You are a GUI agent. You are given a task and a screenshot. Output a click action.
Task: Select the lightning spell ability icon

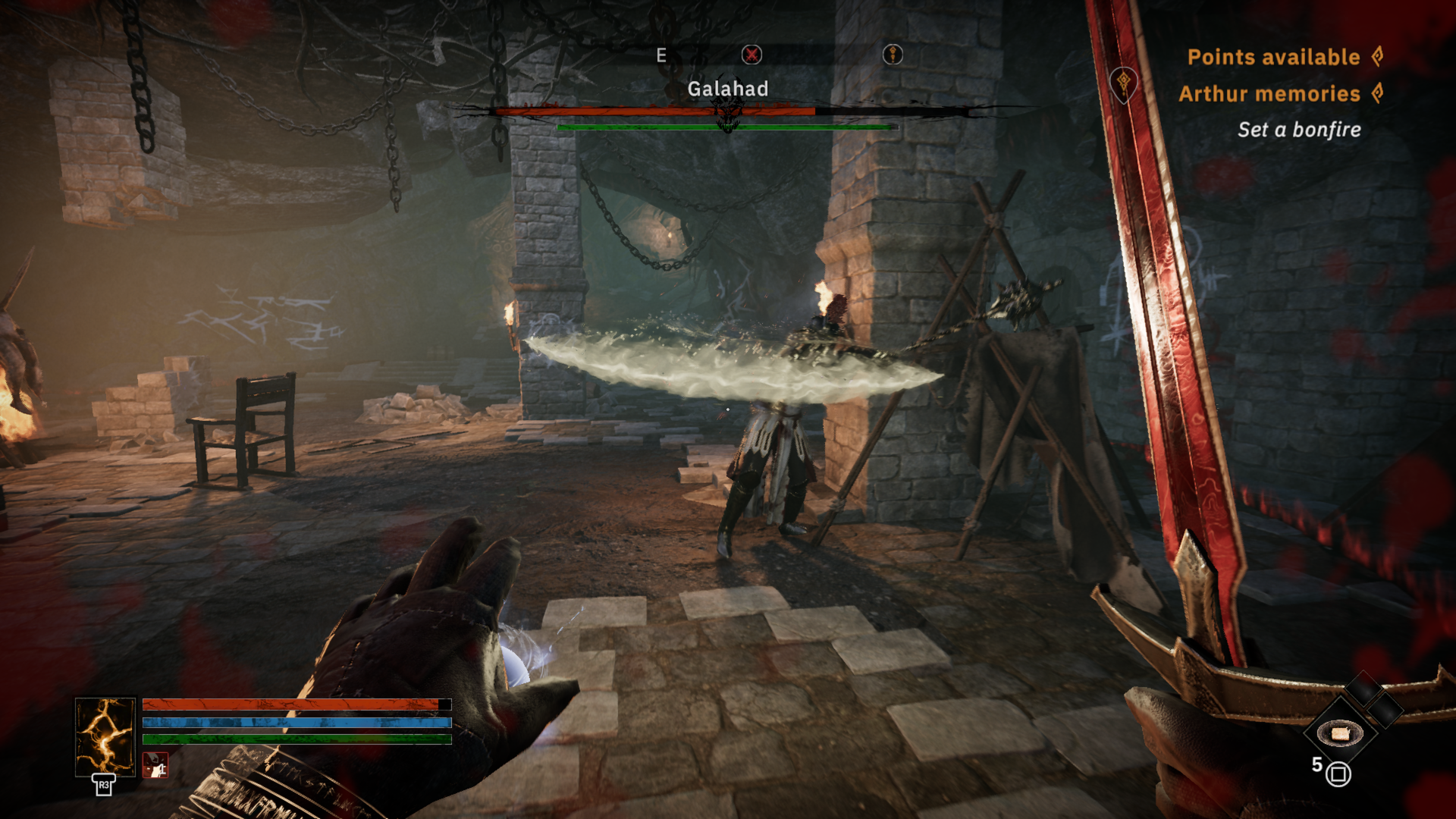click(105, 736)
